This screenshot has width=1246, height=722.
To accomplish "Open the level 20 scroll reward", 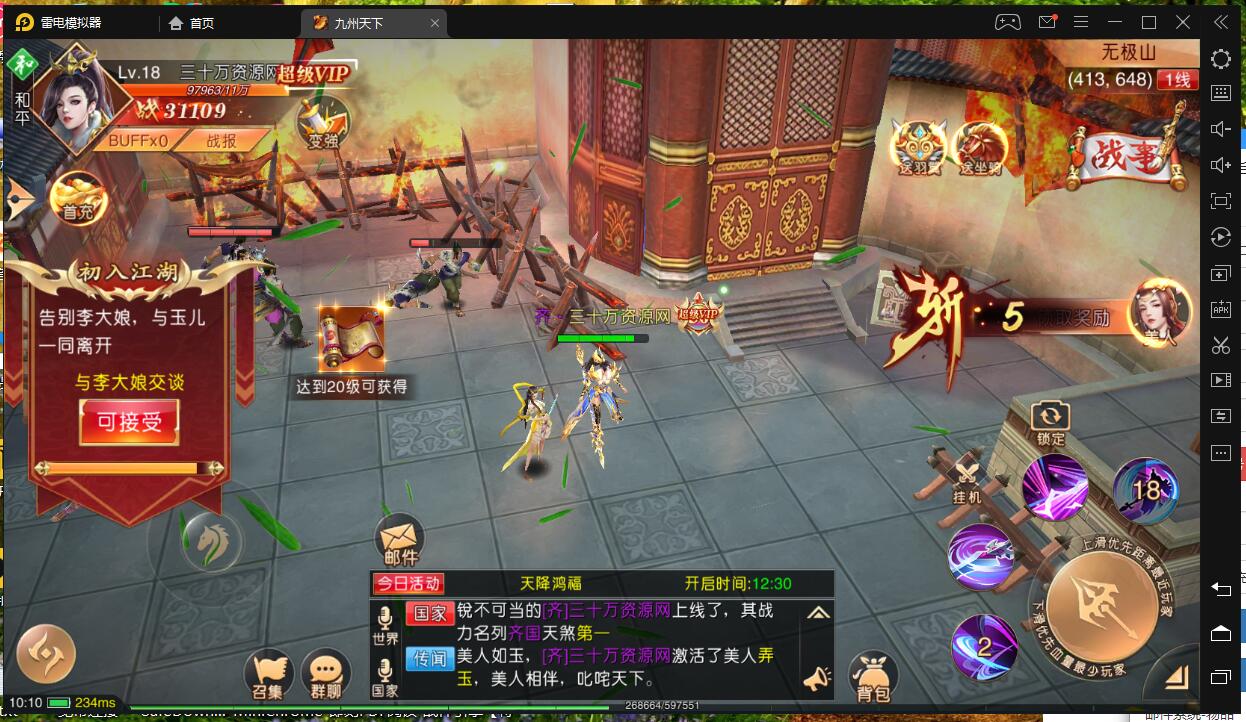I will tap(351, 340).
